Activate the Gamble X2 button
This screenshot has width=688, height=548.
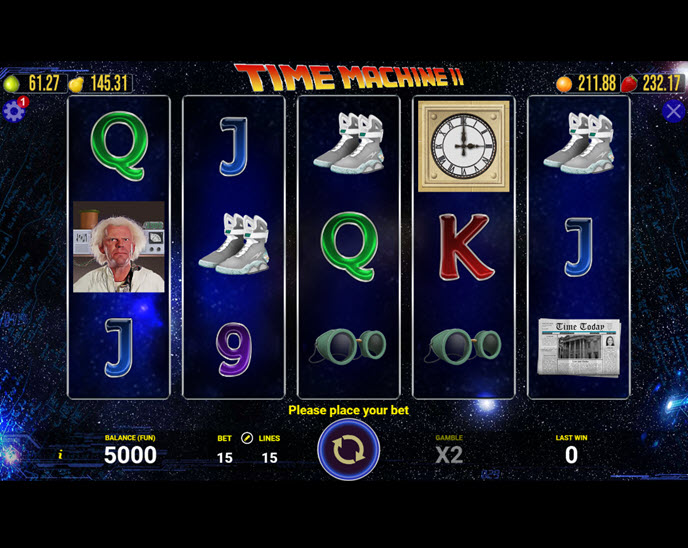tap(449, 455)
